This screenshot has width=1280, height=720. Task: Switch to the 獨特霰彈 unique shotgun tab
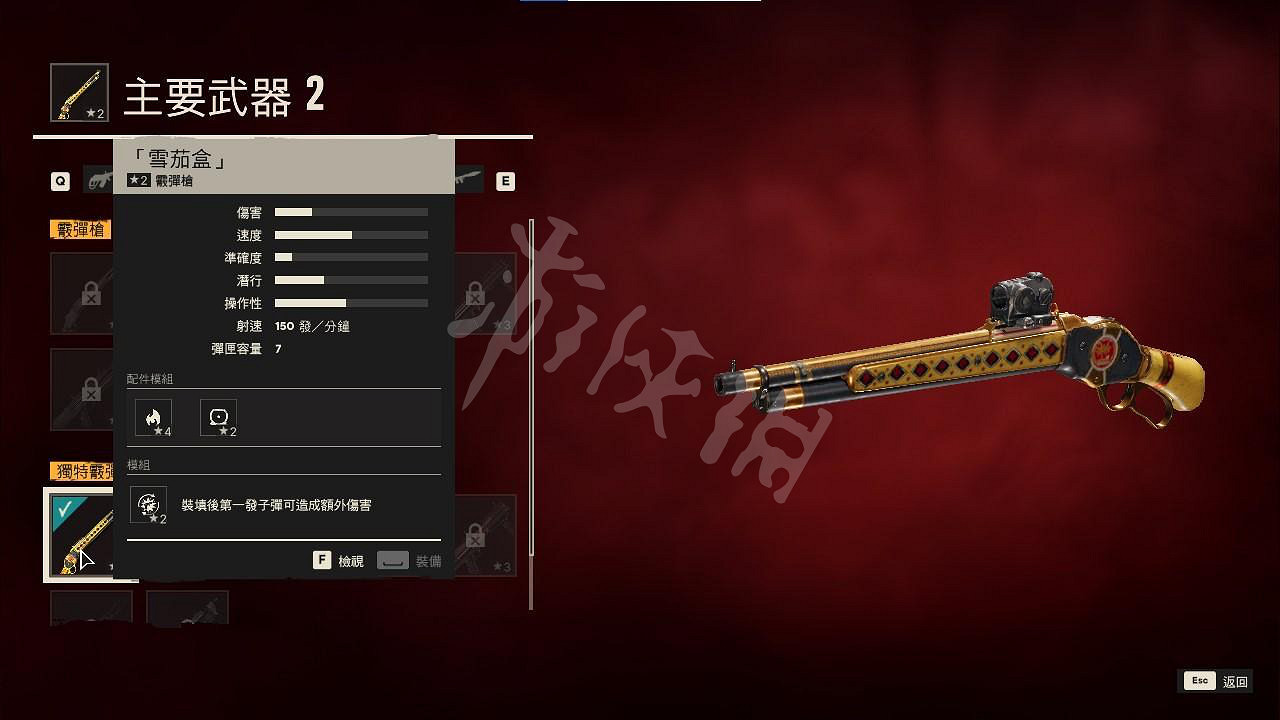[80, 468]
